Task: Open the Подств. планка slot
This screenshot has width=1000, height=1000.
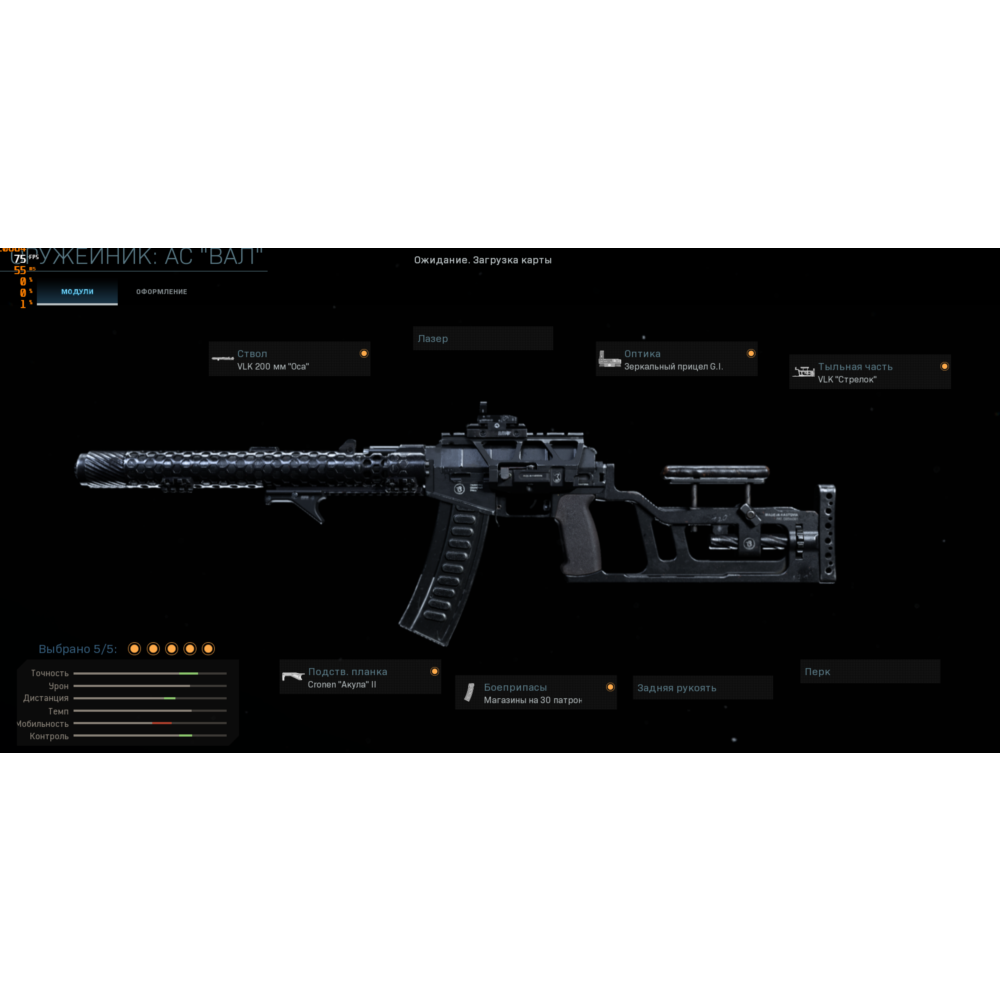Action: pyautogui.click(x=360, y=678)
